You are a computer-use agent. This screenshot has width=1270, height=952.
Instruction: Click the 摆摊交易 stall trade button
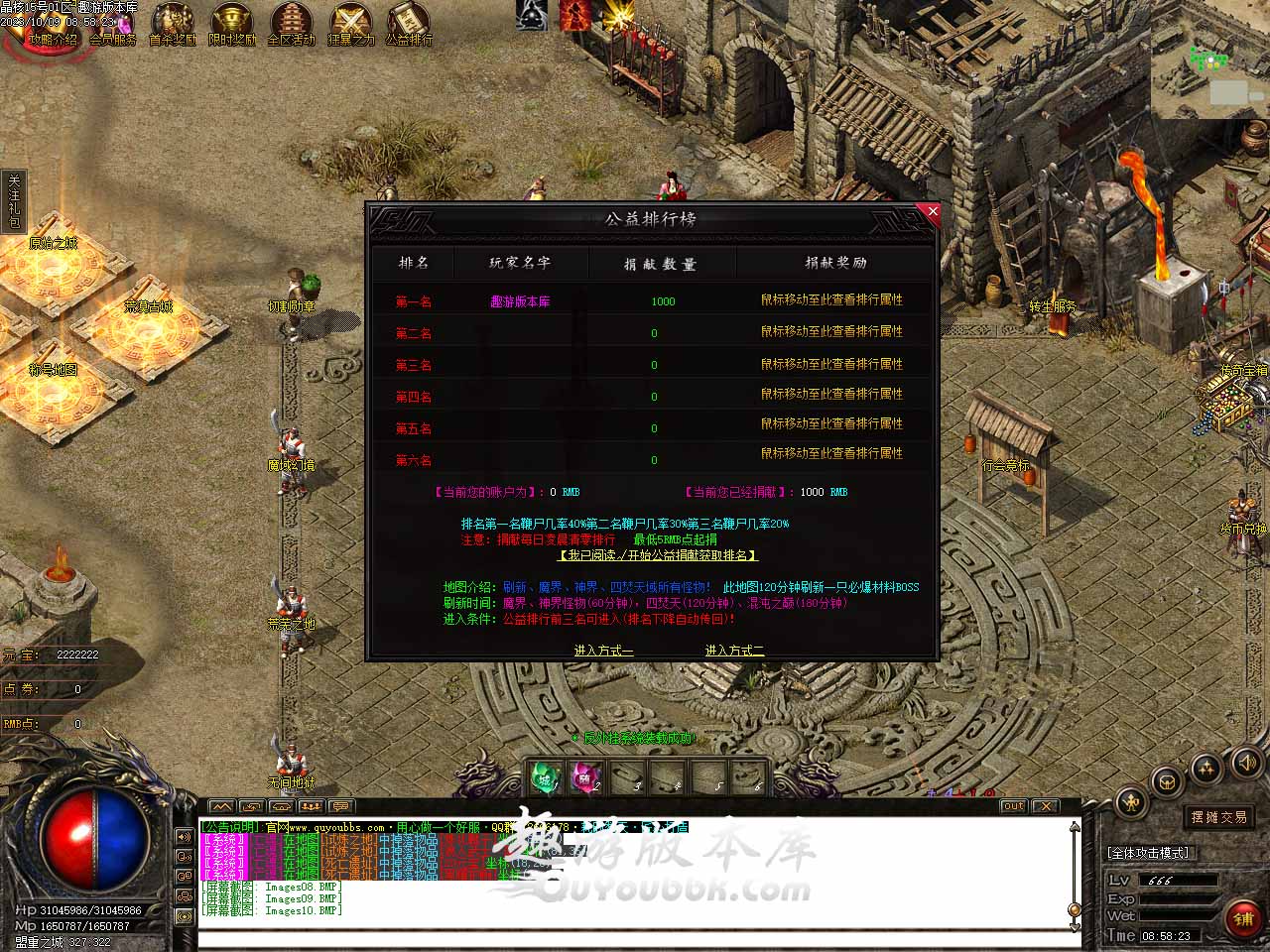click(1219, 817)
